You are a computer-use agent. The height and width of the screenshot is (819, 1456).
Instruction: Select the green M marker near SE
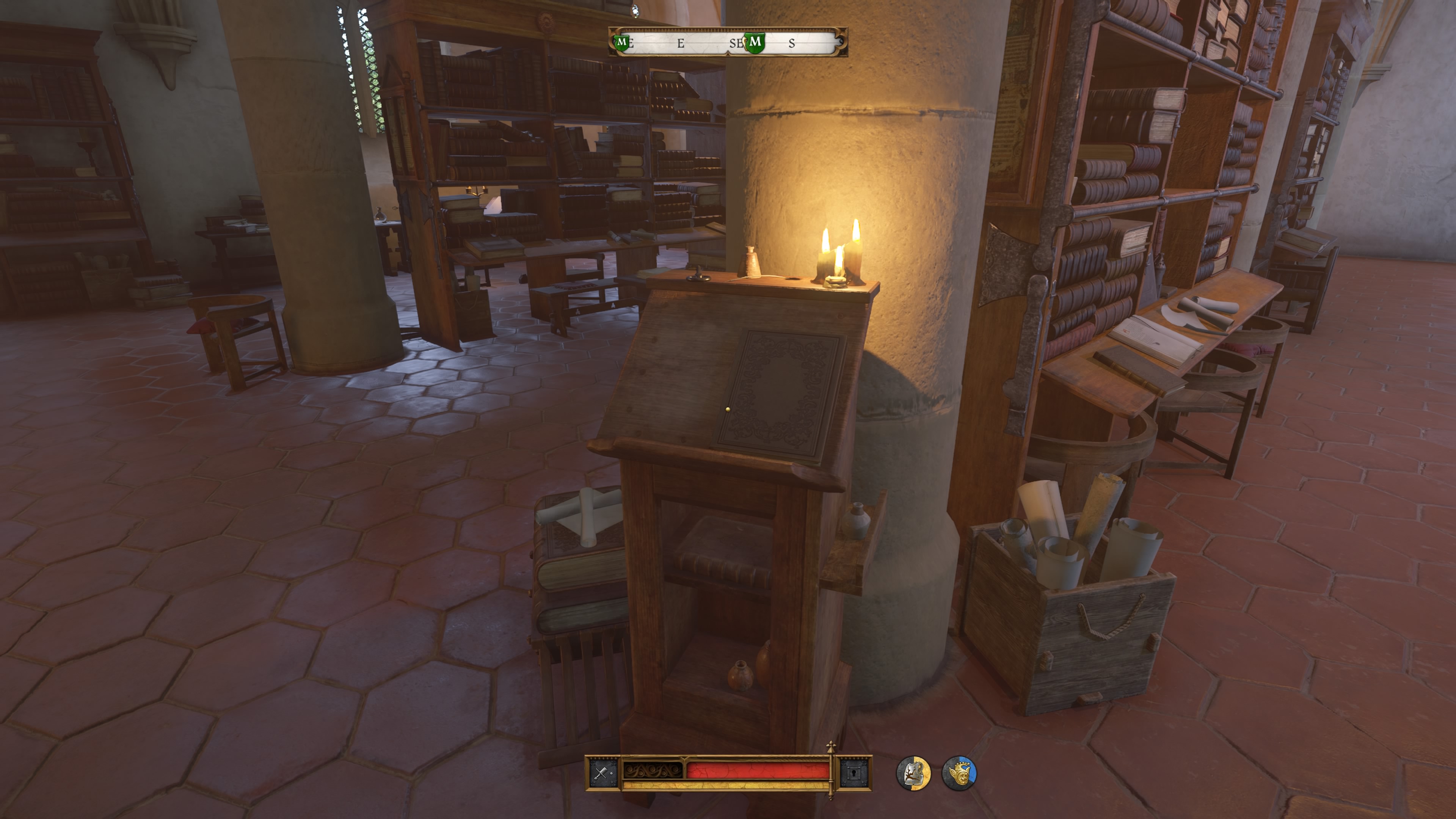click(x=755, y=42)
